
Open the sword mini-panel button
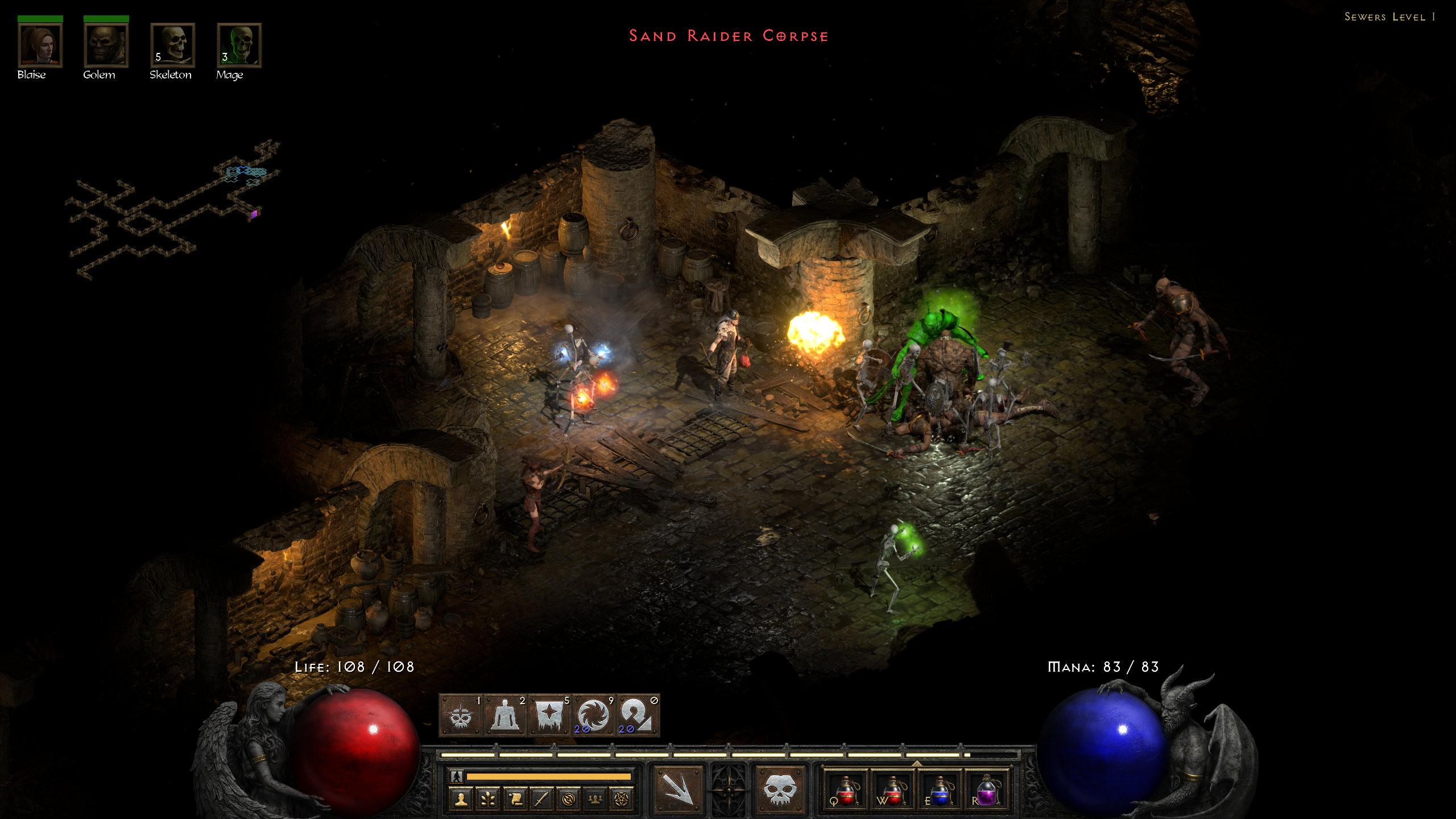541,799
